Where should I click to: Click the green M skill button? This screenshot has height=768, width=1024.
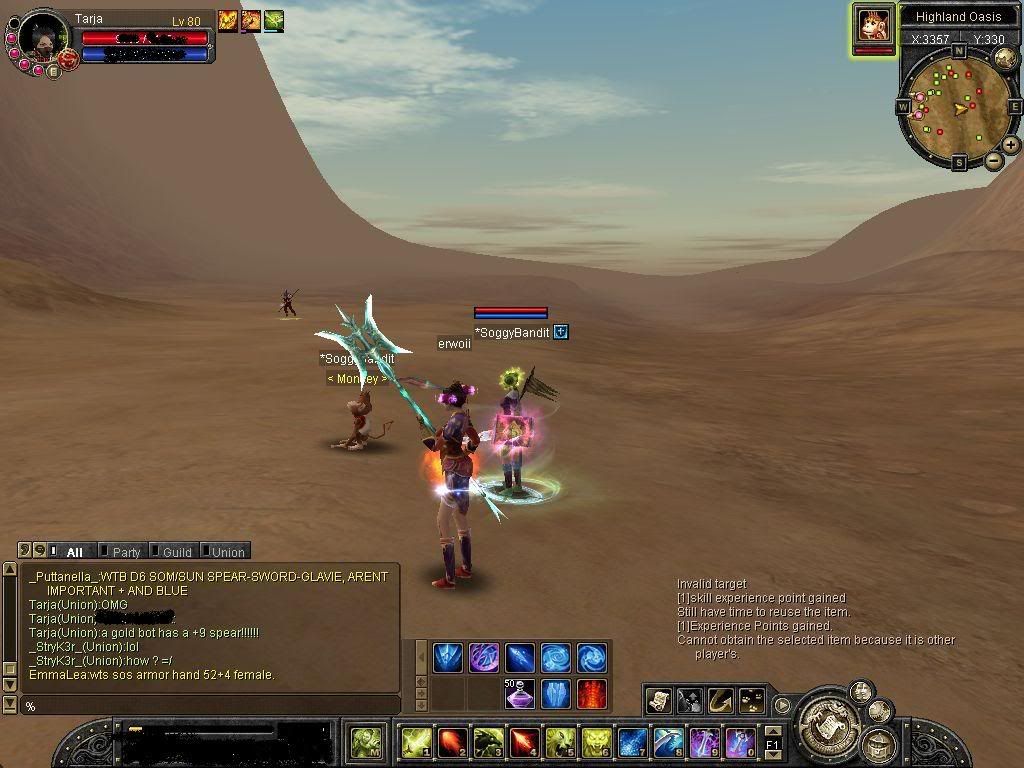[x=366, y=742]
